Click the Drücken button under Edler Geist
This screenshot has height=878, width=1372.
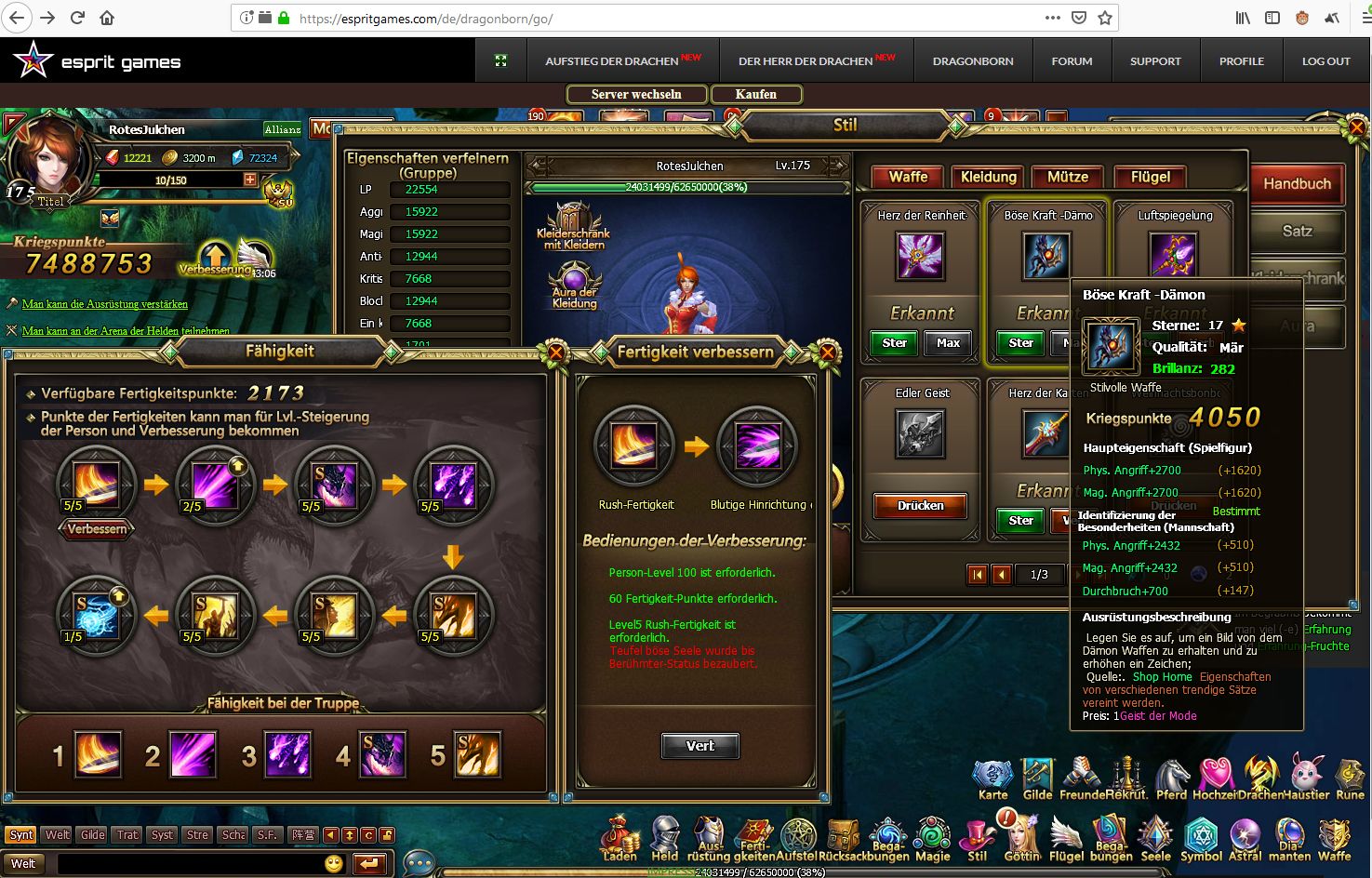[x=920, y=506]
